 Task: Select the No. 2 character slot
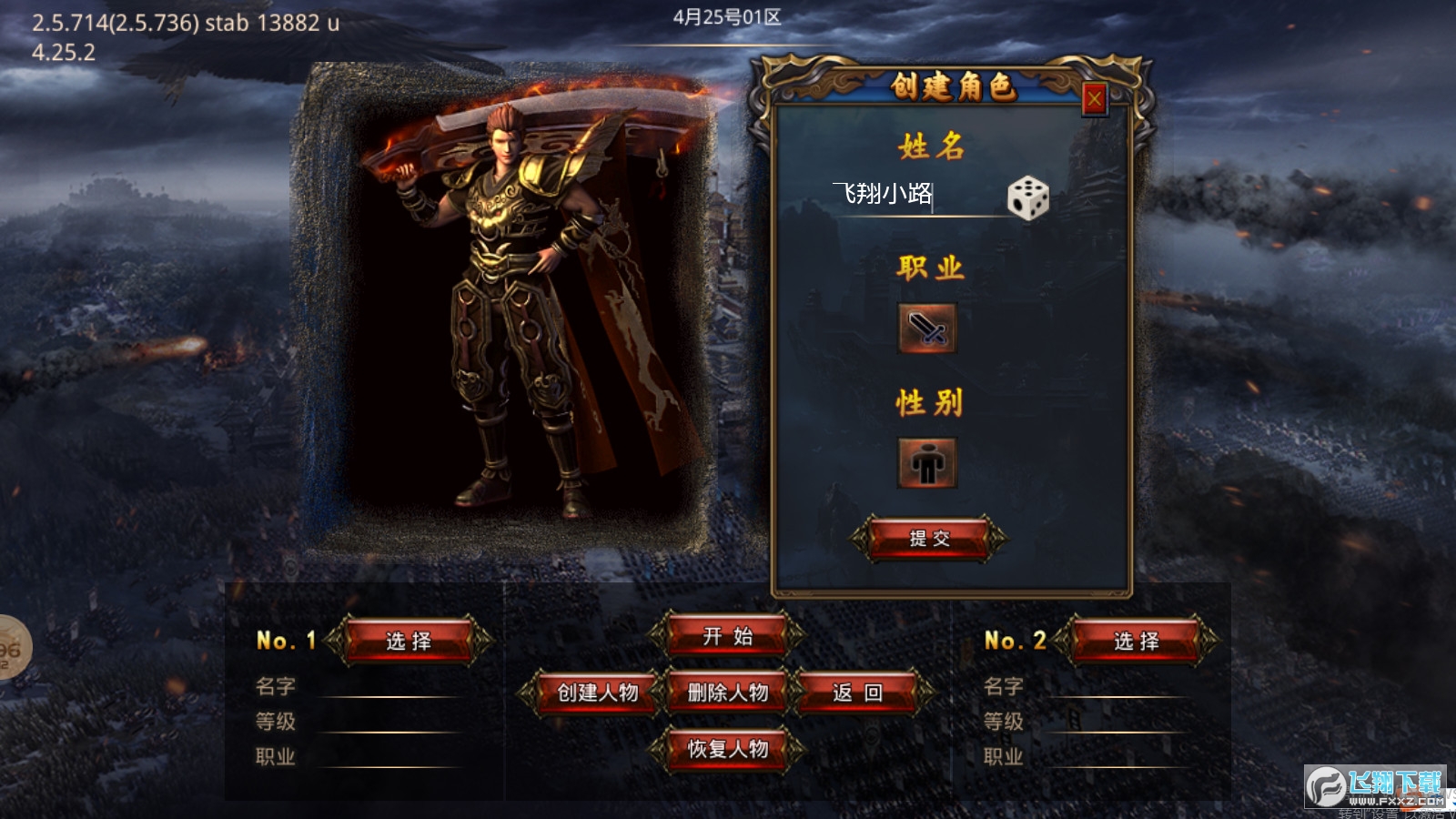pos(1137,641)
